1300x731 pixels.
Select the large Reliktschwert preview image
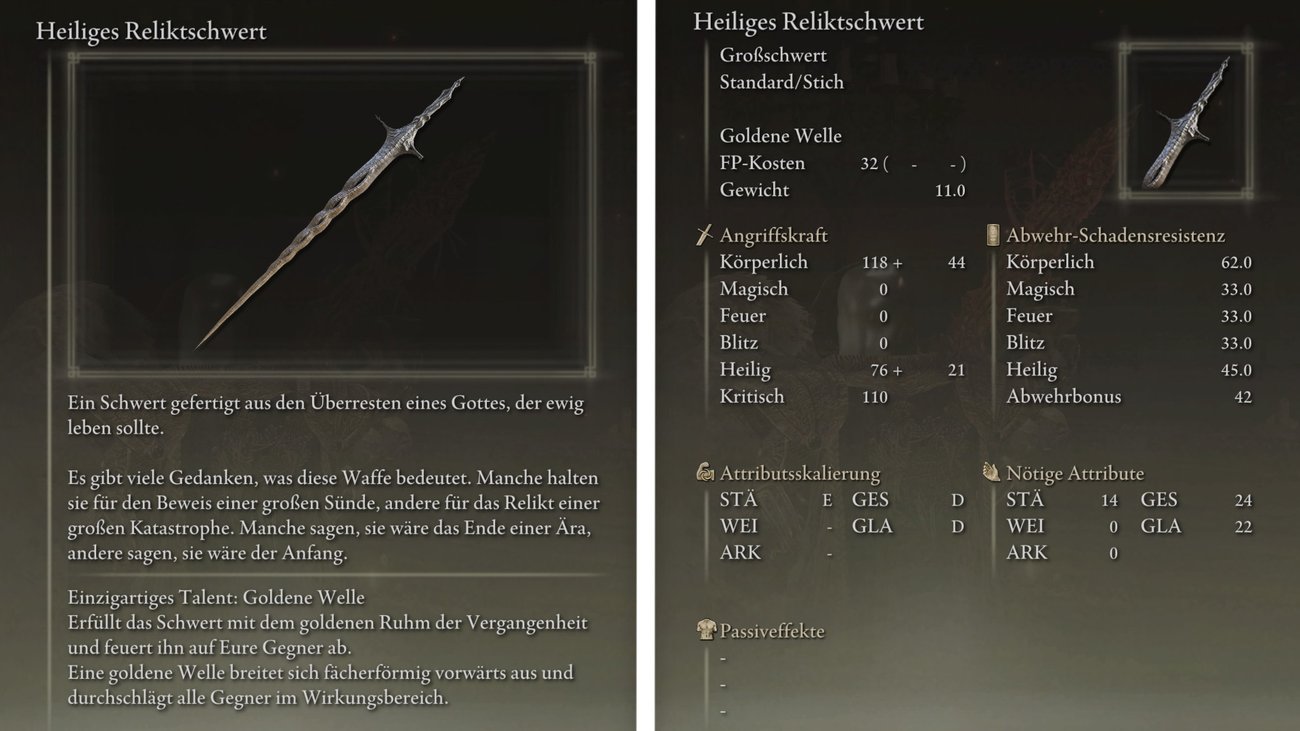pyautogui.click(x=330, y=213)
